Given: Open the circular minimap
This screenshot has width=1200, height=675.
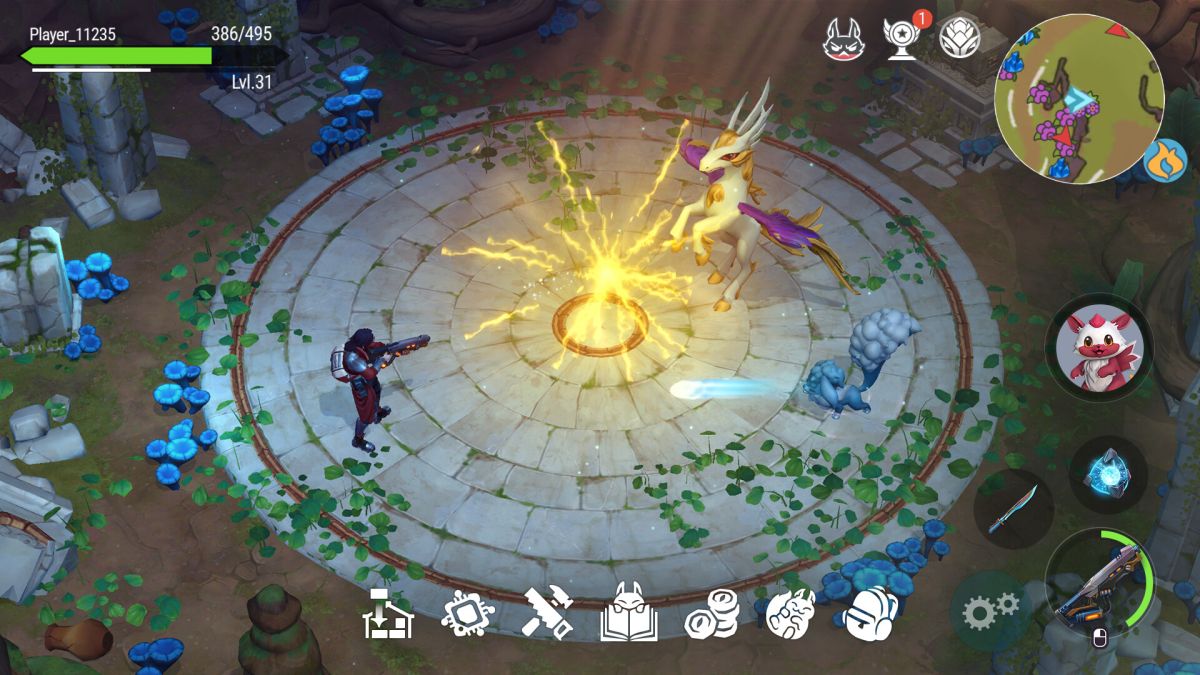Looking at the screenshot, I should [1079, 98].
